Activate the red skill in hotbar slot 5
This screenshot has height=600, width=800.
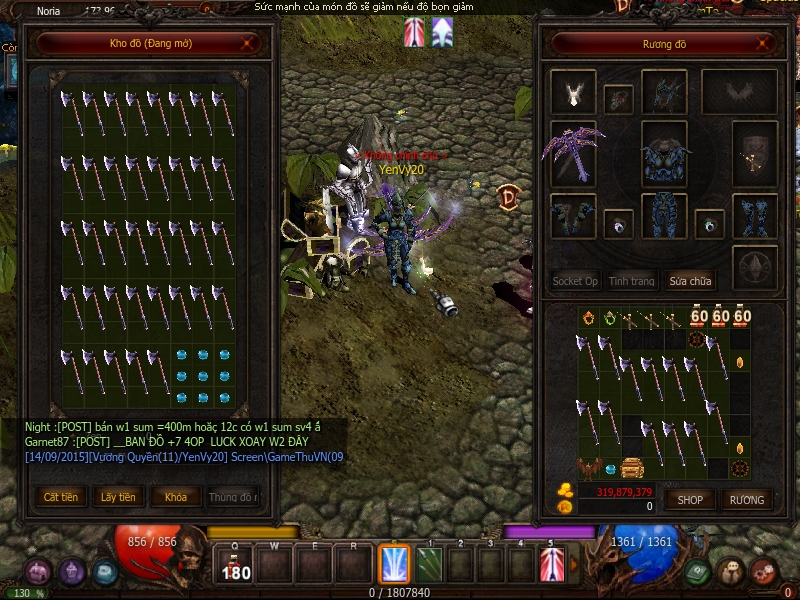point(552,565)
